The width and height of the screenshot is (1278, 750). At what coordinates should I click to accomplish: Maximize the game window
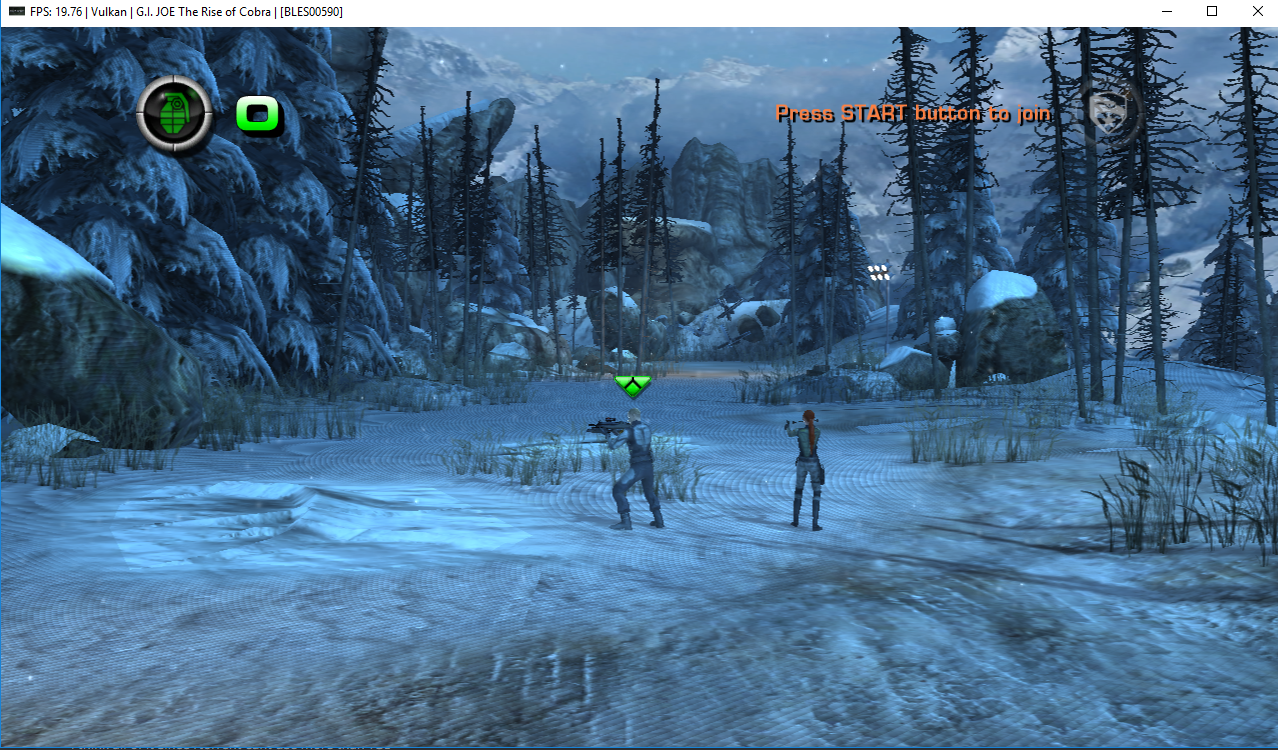(x=1211, y=11)
